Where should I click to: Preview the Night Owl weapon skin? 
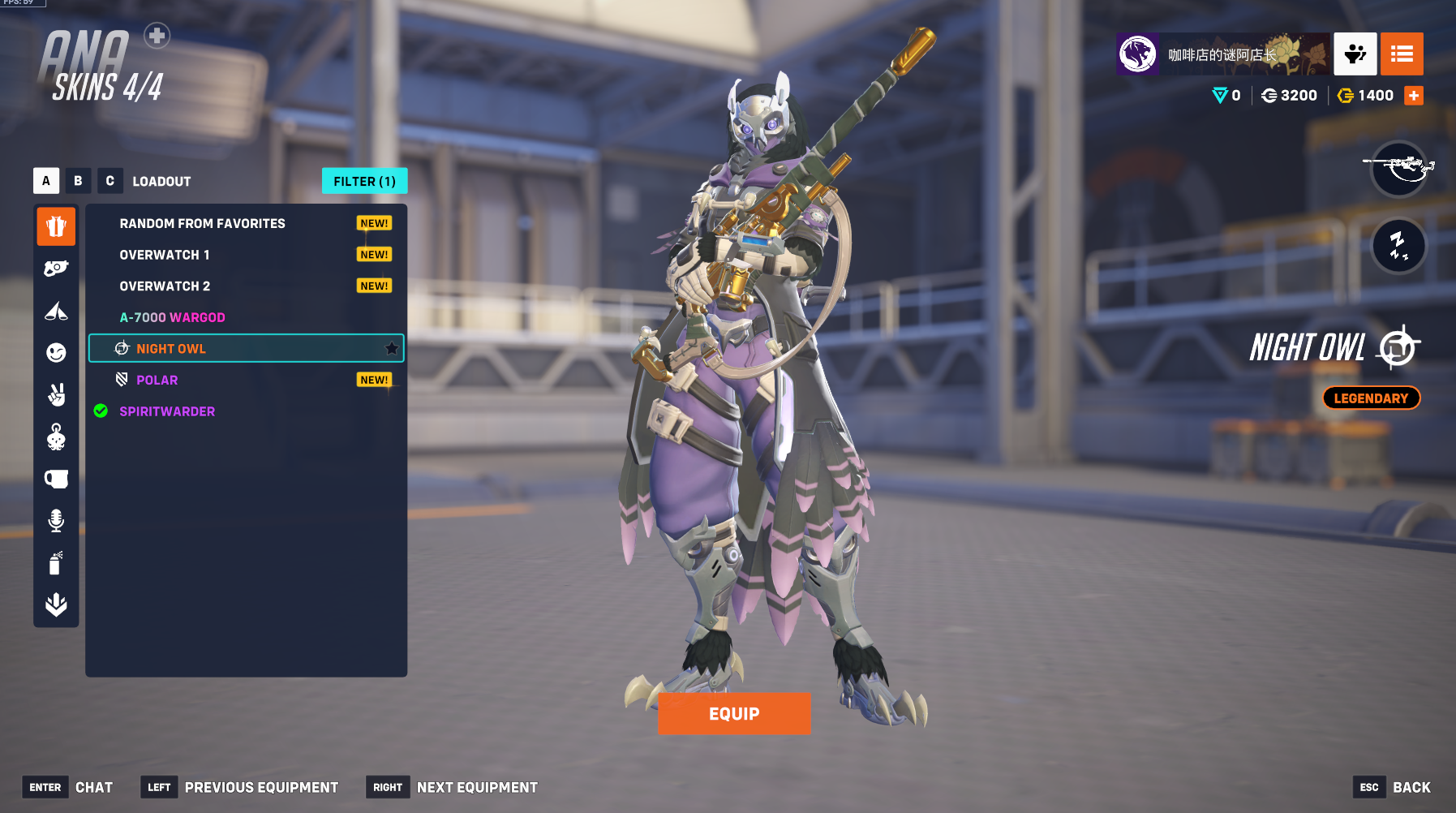click(x=1398, y=169)
